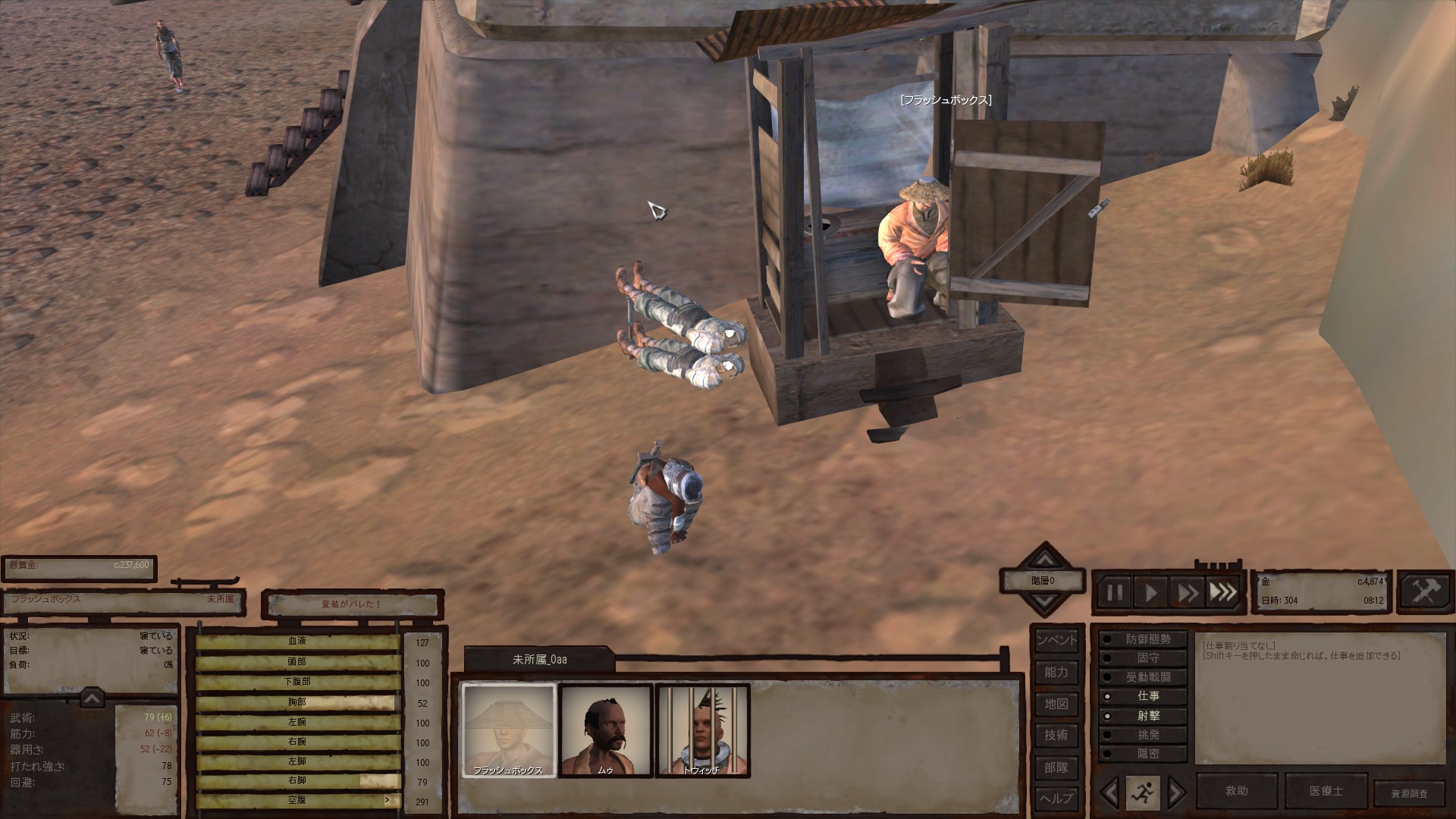Toggle the 挑発 taunt option
Screen dimensions: 1456x819
(x=1142, y=735)
